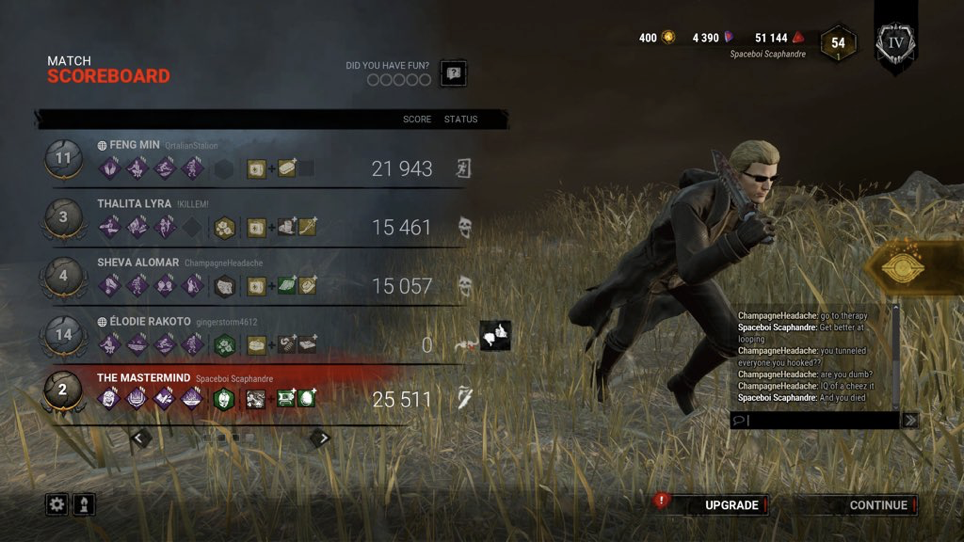Open the feedback icon beside fun rating

(453, 74)
